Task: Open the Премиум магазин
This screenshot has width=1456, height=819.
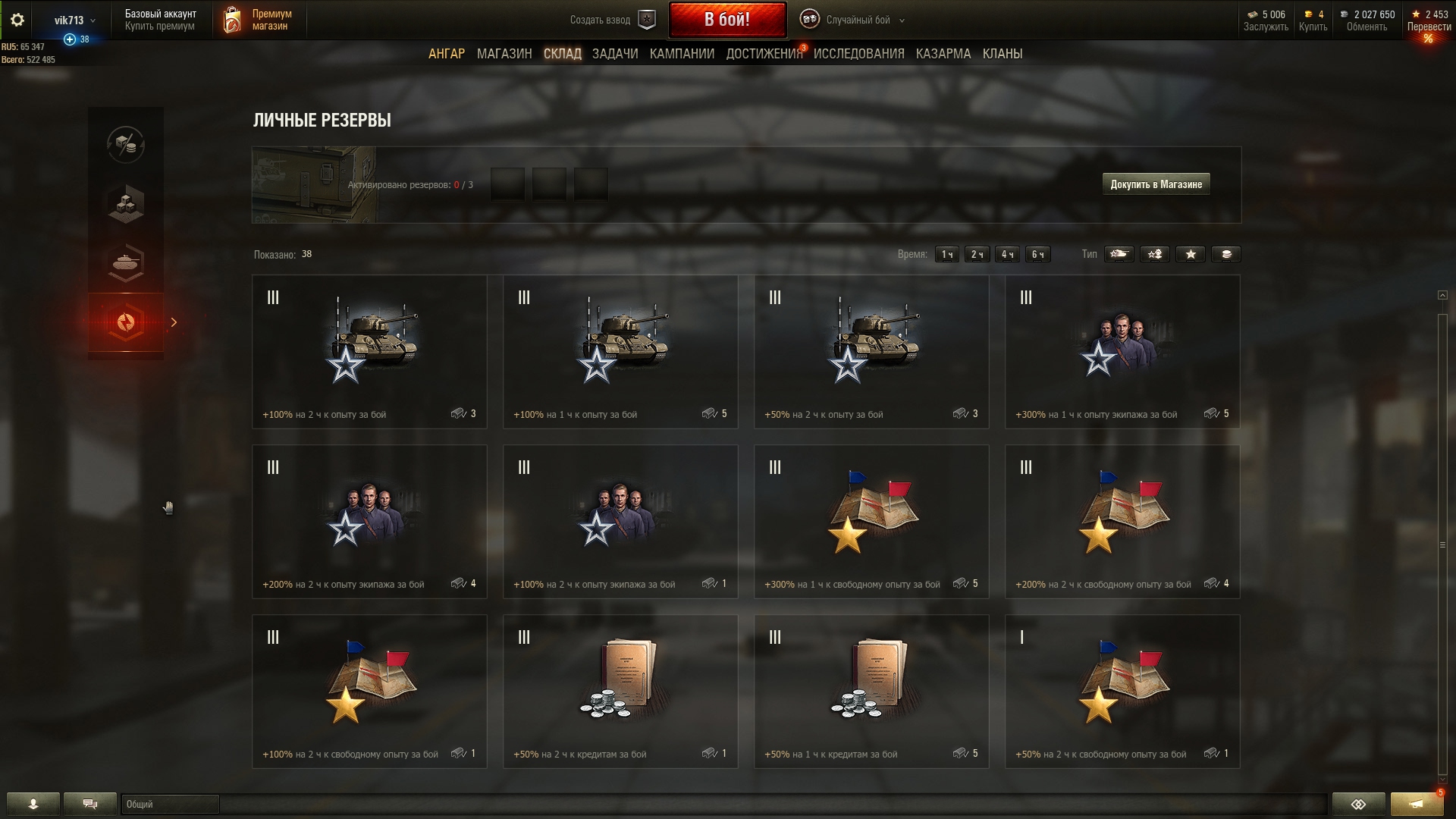Action: pos(258,20)
